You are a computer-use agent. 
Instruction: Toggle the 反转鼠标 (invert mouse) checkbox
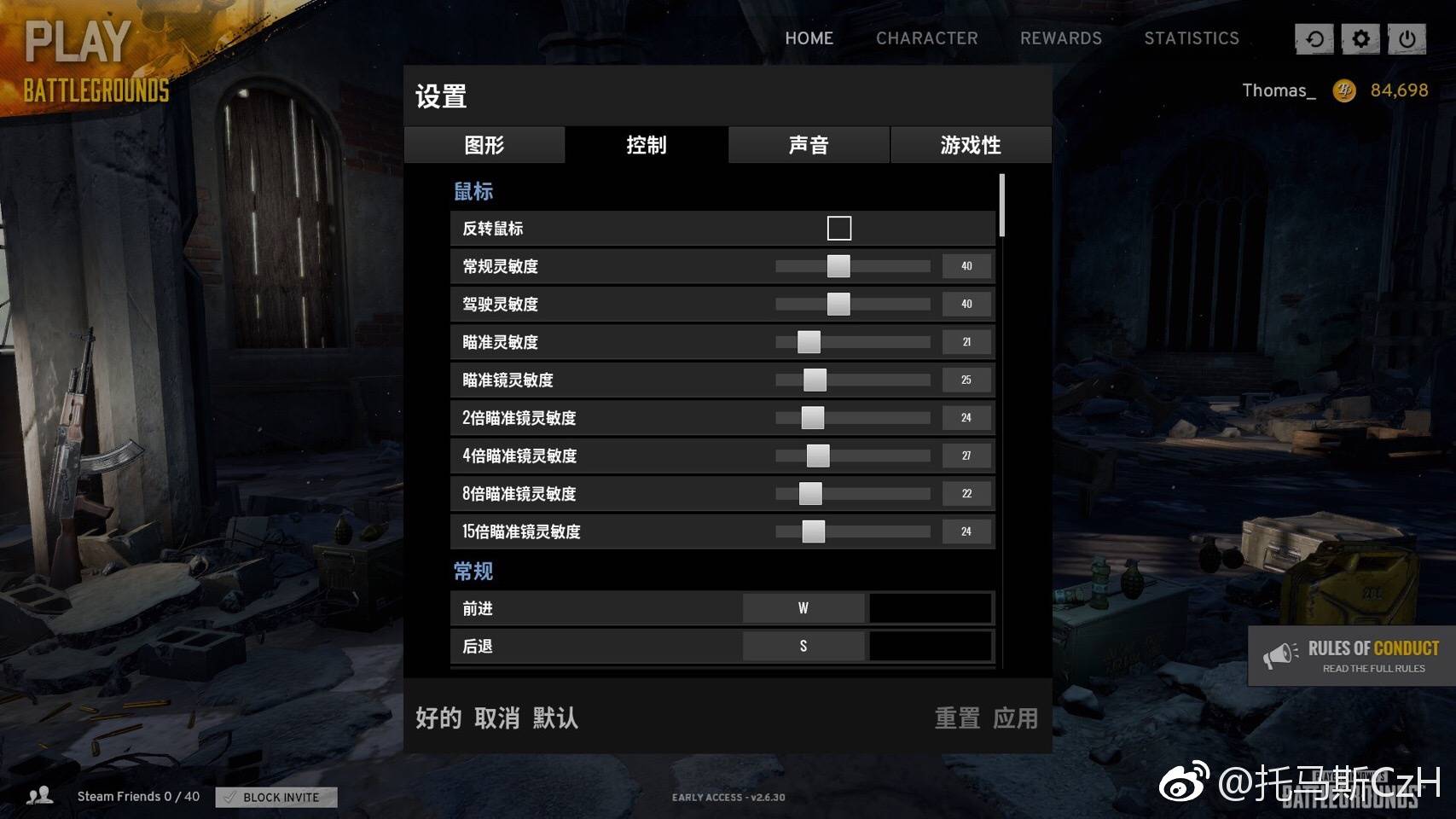click(x=841, y=227)
